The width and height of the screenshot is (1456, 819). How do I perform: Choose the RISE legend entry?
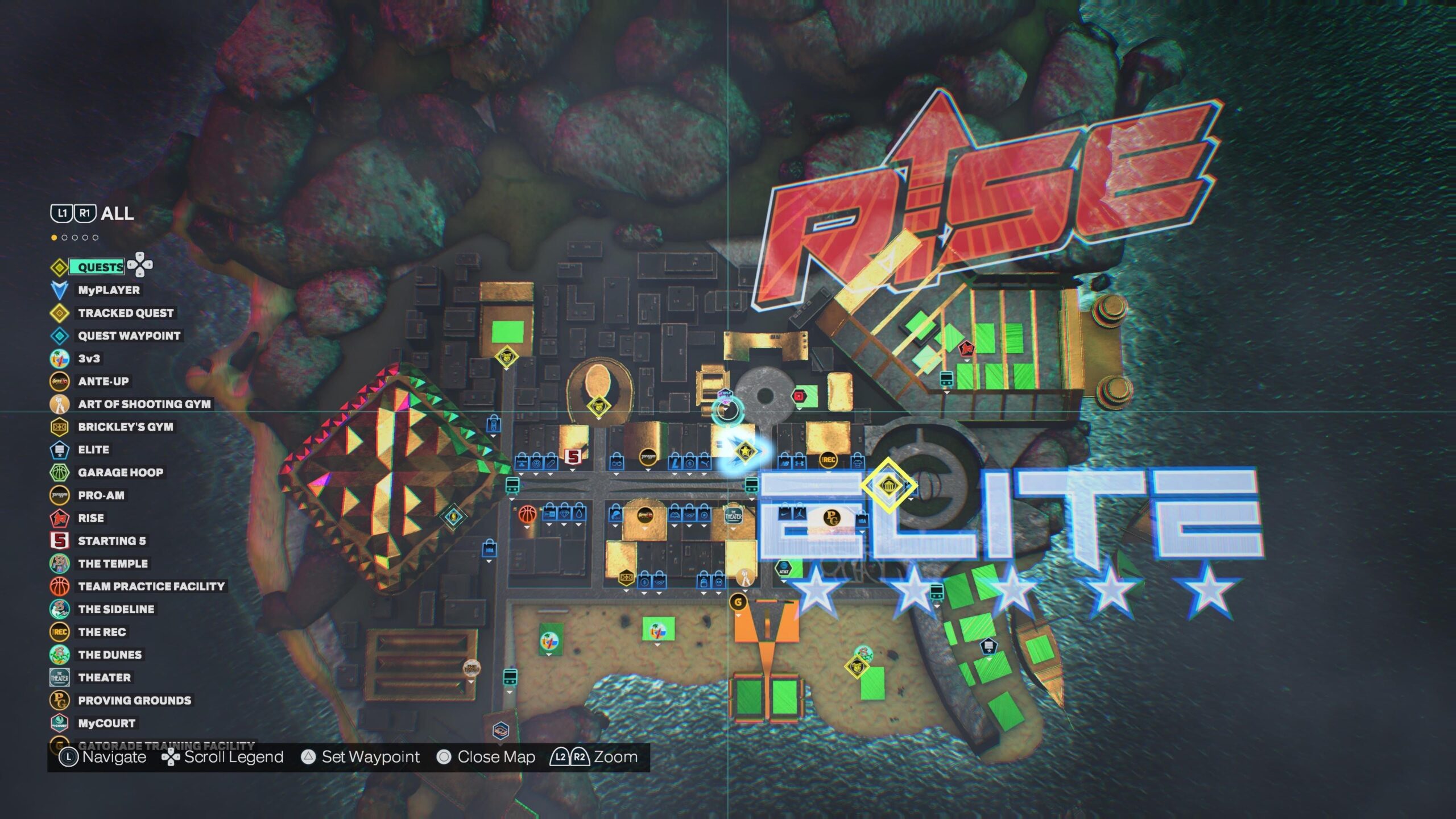coord(90,518)
